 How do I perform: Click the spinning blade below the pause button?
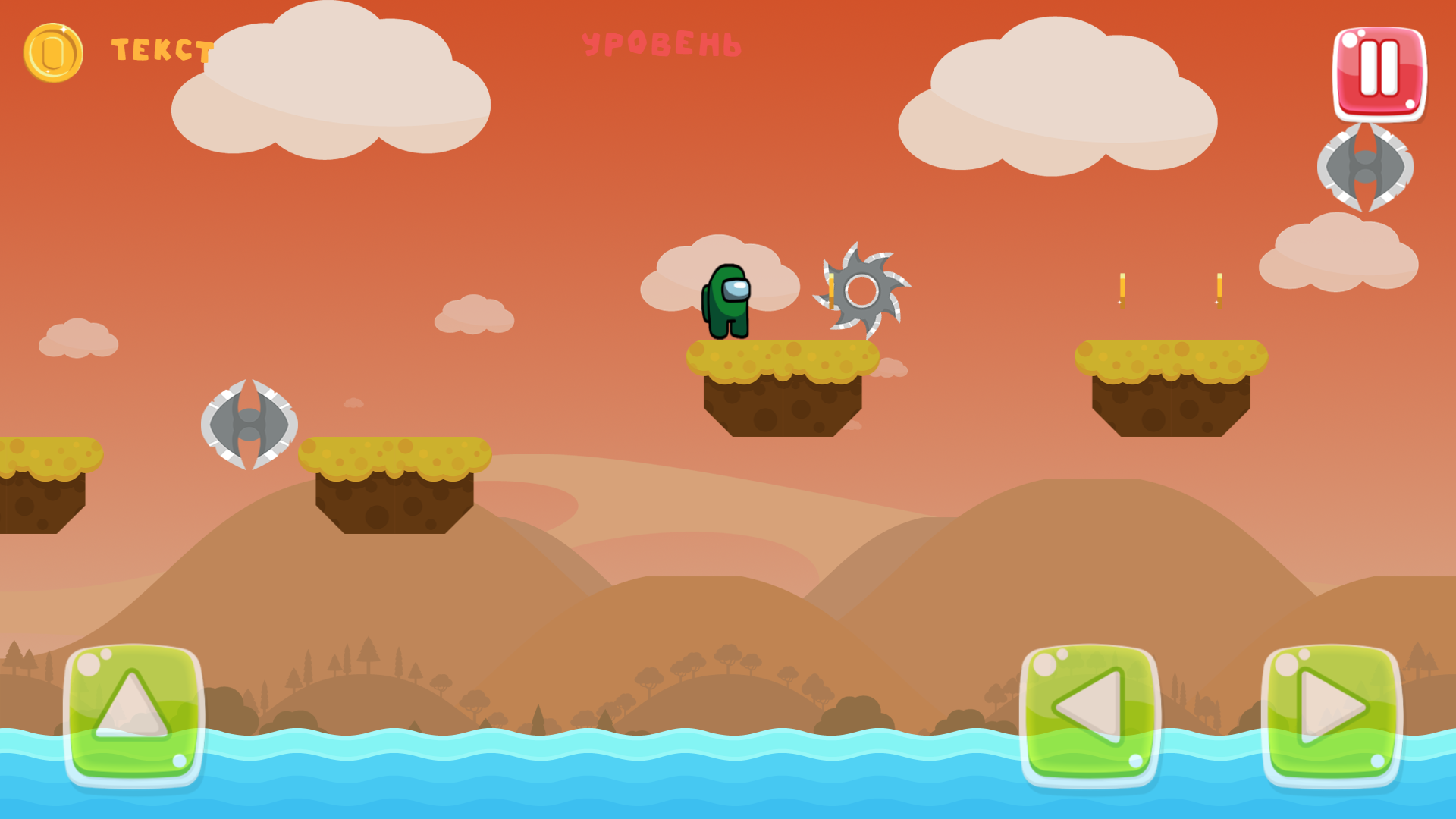point(1367,168)
